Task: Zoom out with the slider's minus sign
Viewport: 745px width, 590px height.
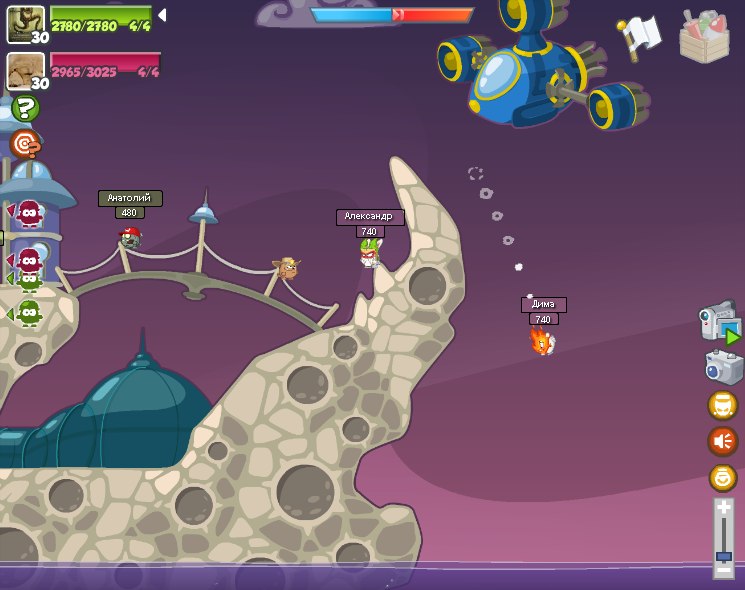Action: click(x=724, y=570)
